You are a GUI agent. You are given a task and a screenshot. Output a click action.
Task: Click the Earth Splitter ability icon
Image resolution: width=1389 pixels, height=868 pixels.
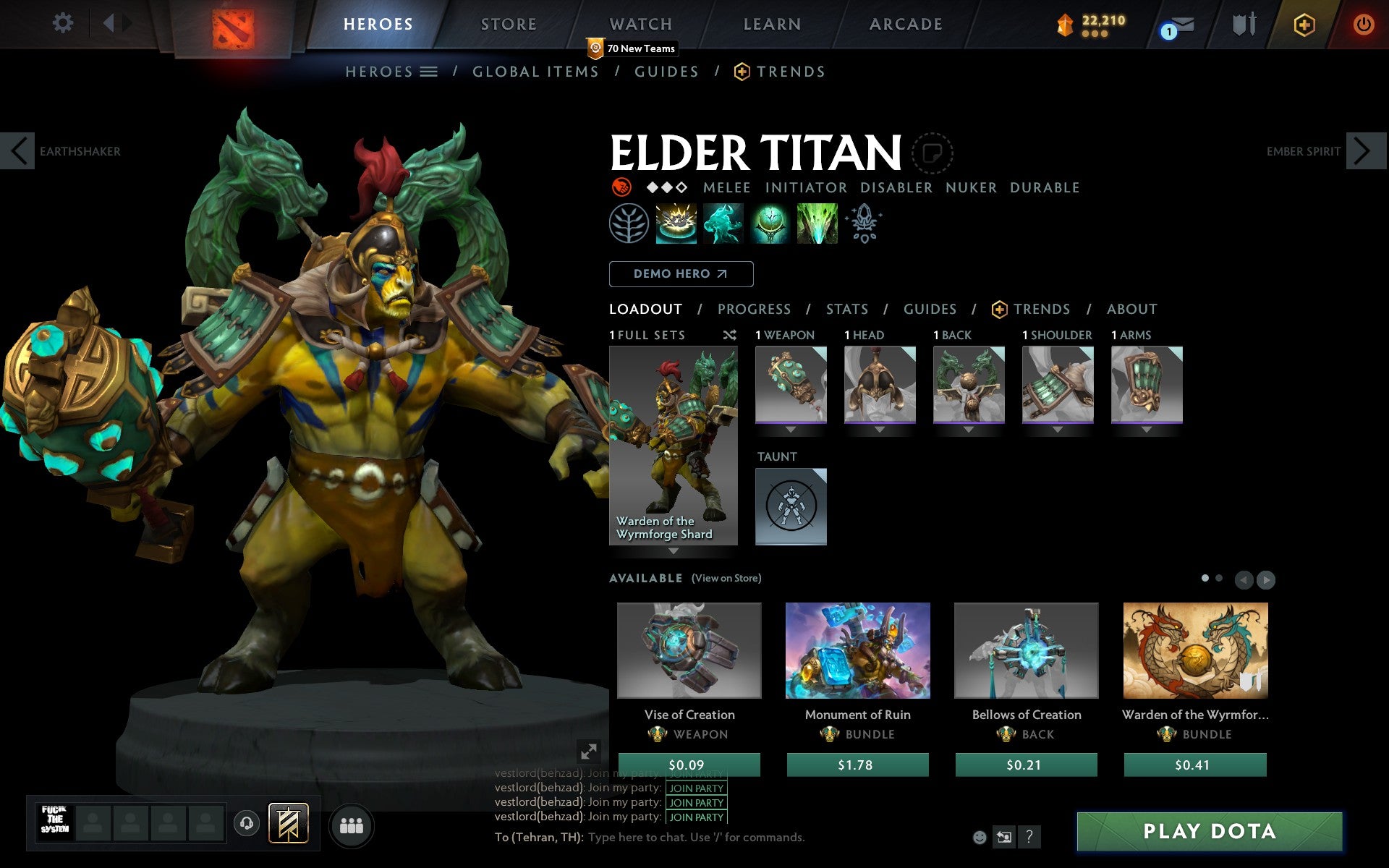(817, 224)
